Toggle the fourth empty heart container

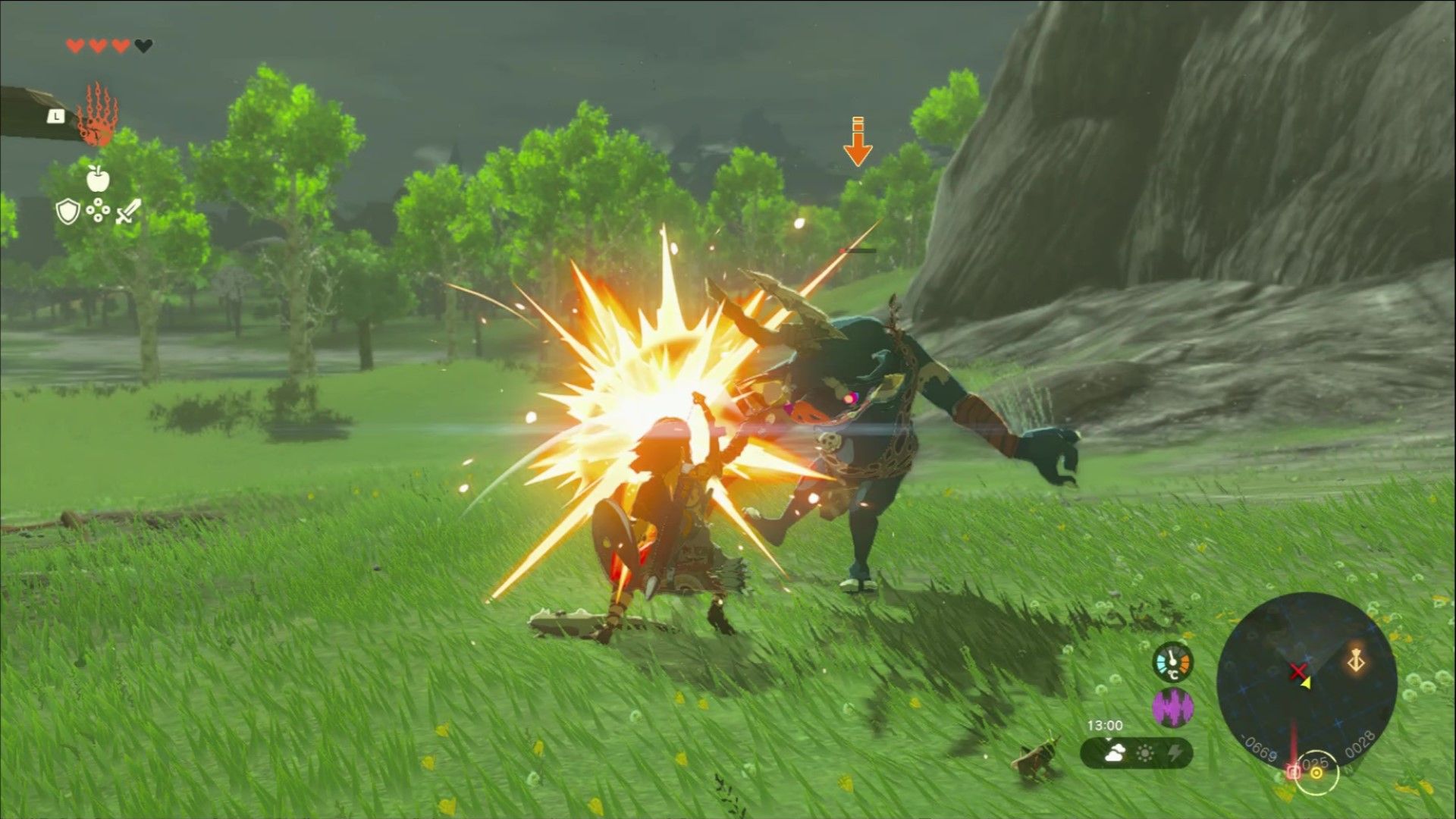point(143,45)
